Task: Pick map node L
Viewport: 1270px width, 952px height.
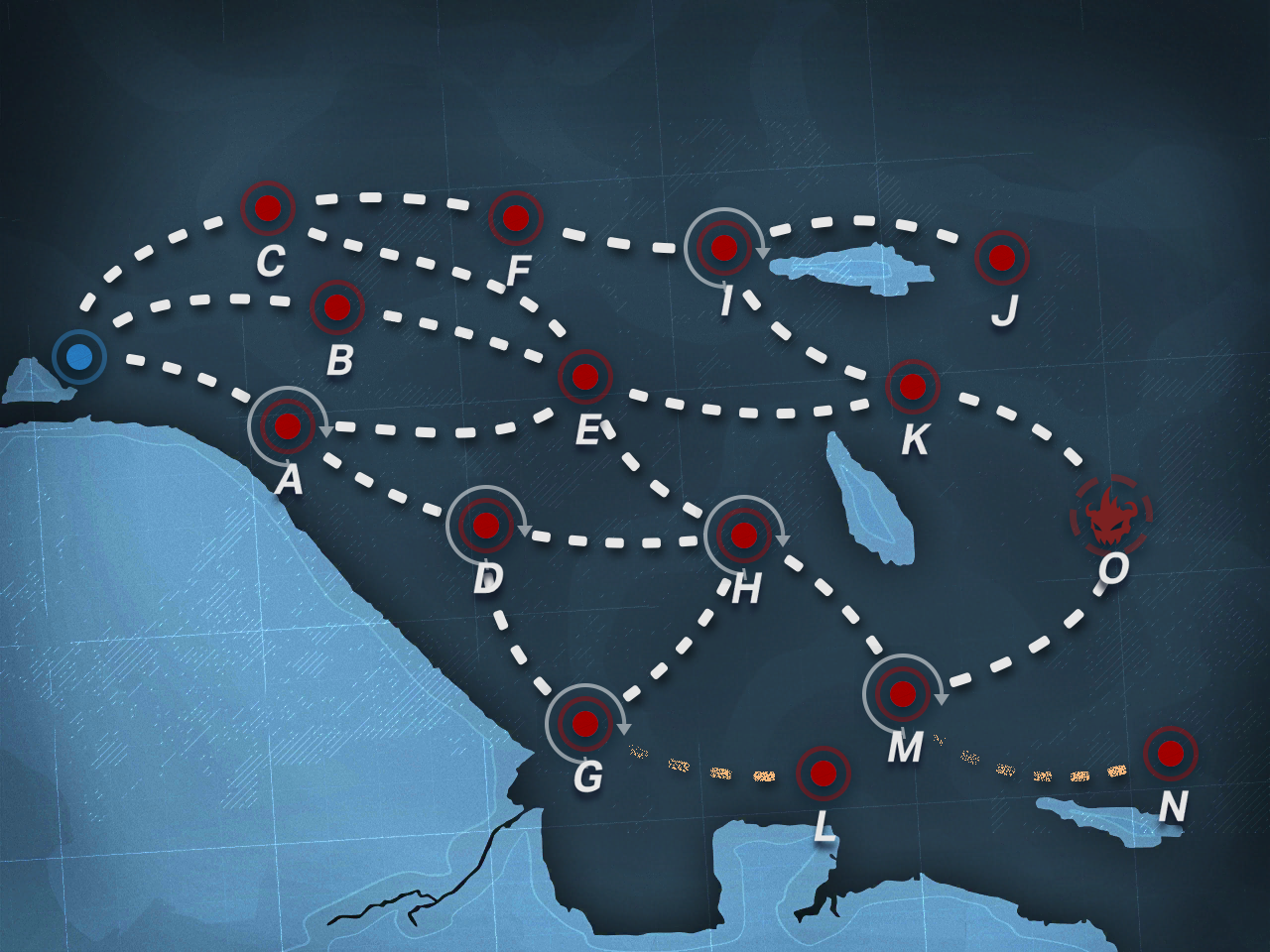Action: coord(824,773)
